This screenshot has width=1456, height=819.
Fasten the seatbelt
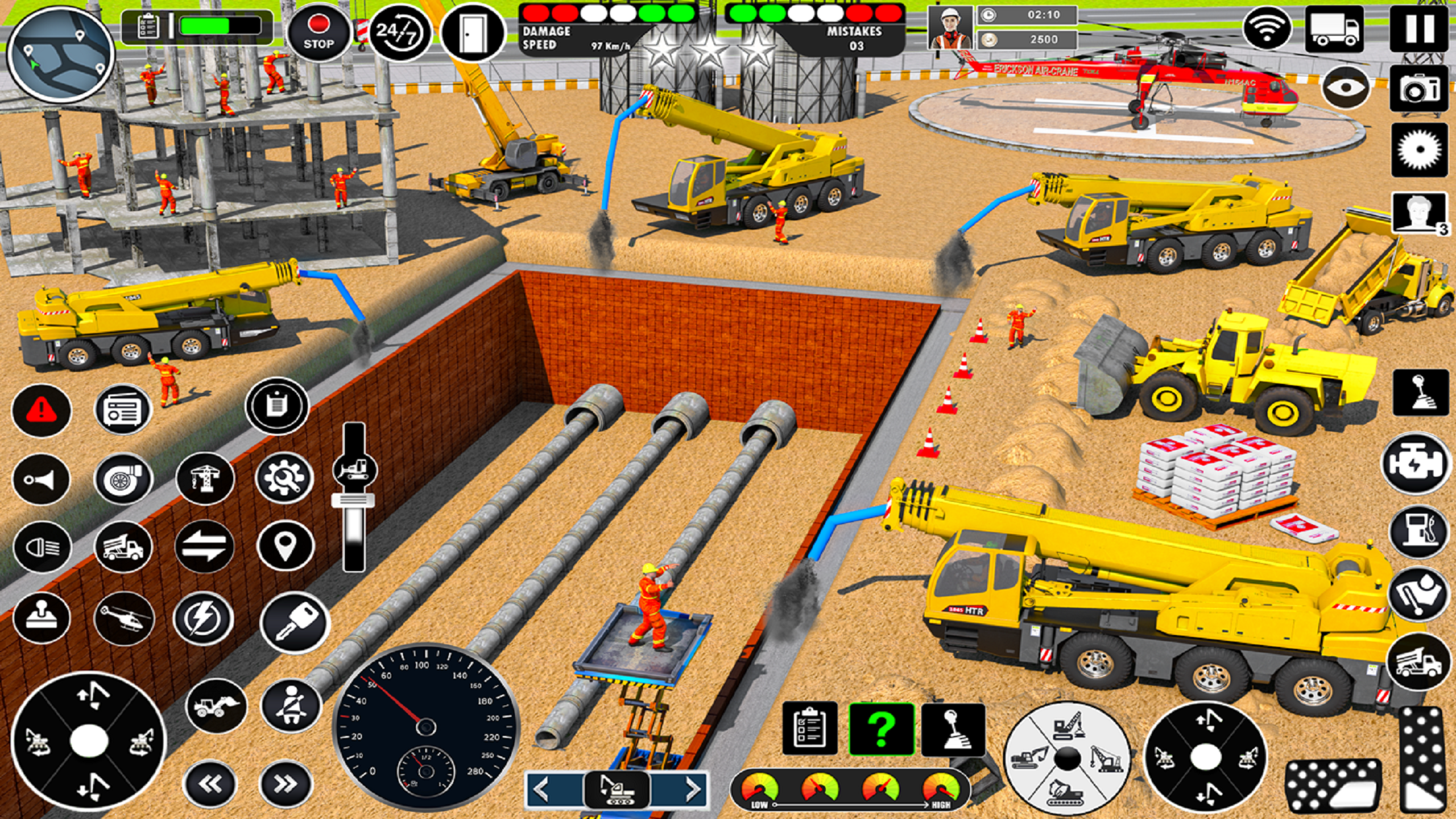point(291,706)
